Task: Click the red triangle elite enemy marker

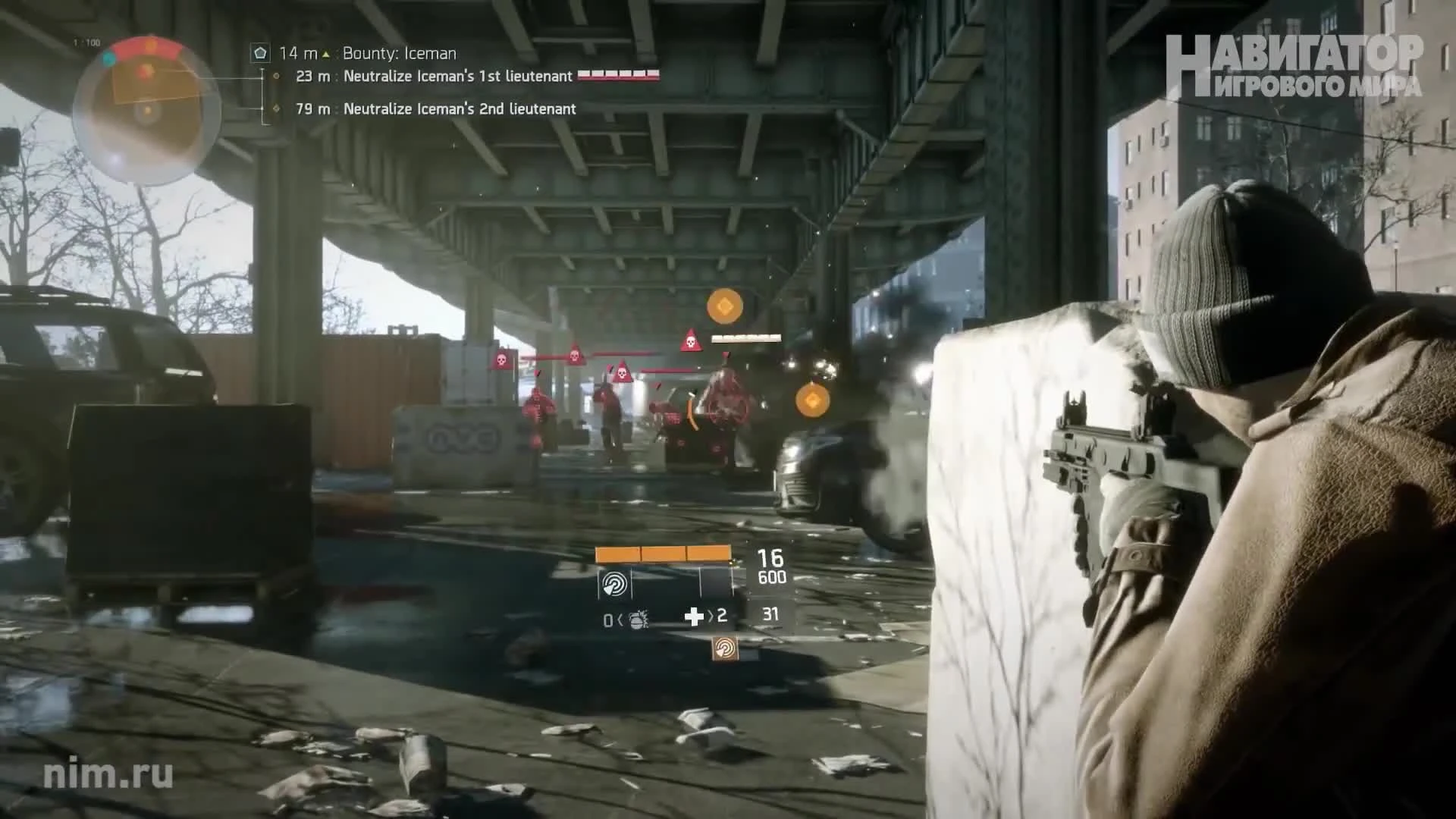Action: pos(691,340)
